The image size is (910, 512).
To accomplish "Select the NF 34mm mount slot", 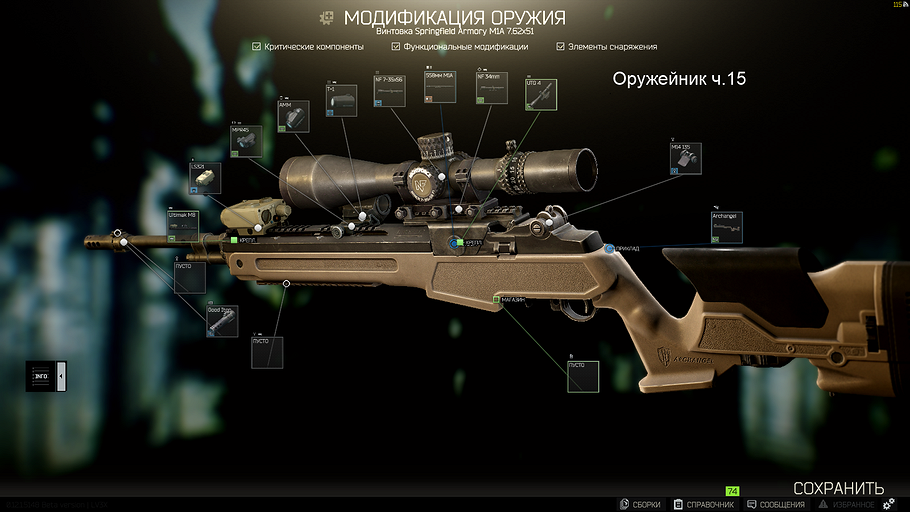I will tap(491, 88).
